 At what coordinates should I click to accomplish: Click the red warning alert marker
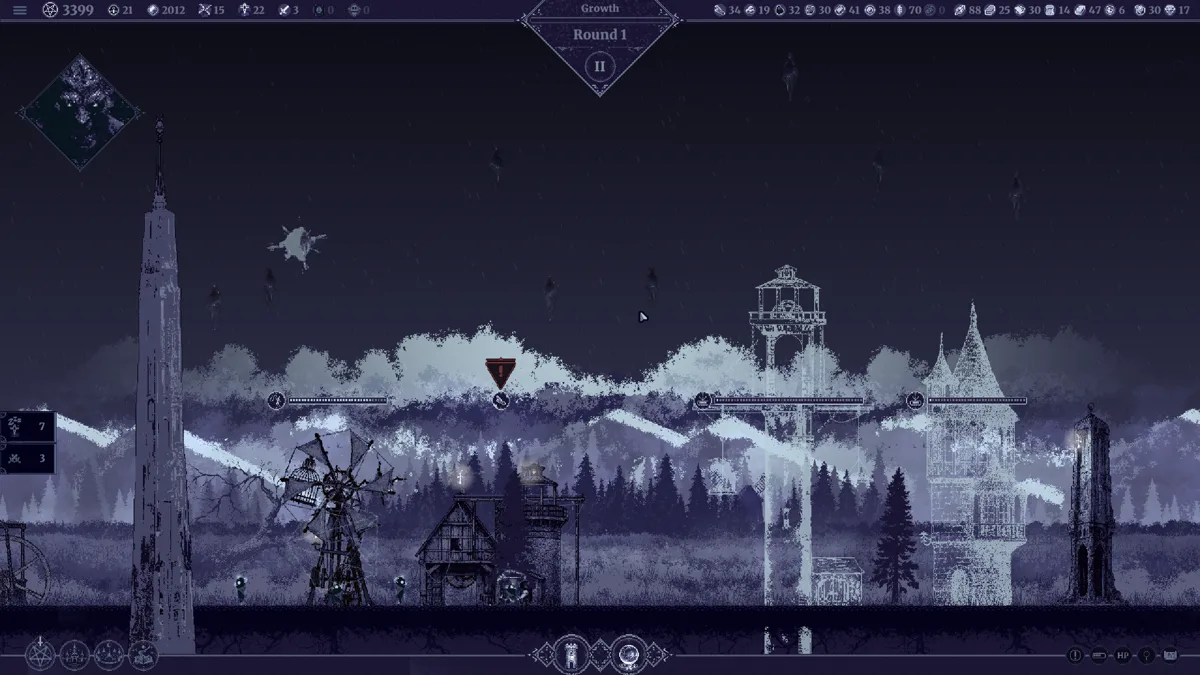click(500, 372)
